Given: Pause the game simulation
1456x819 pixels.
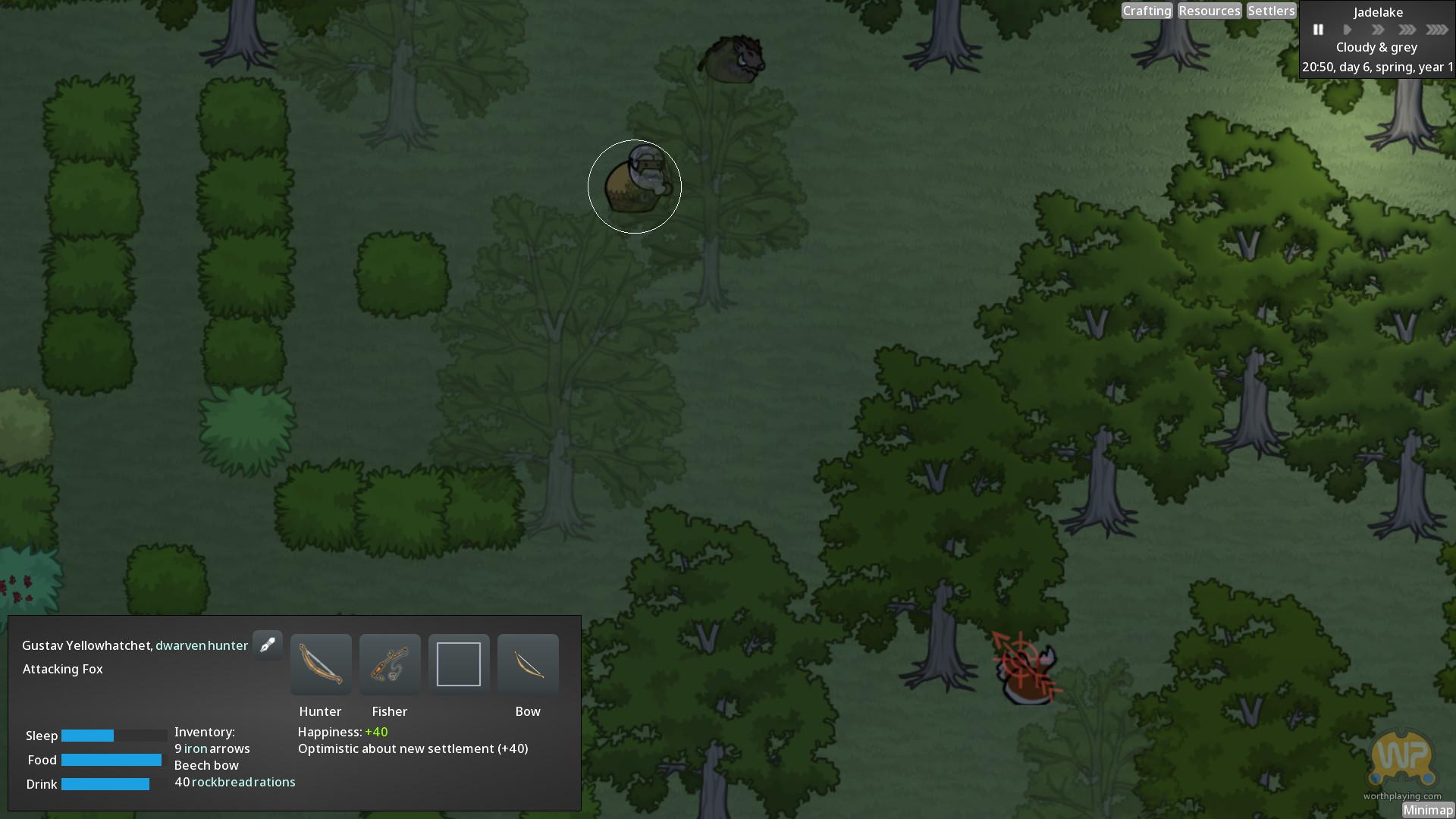Looking at the screenshot, I should (x=1318, y=30).
